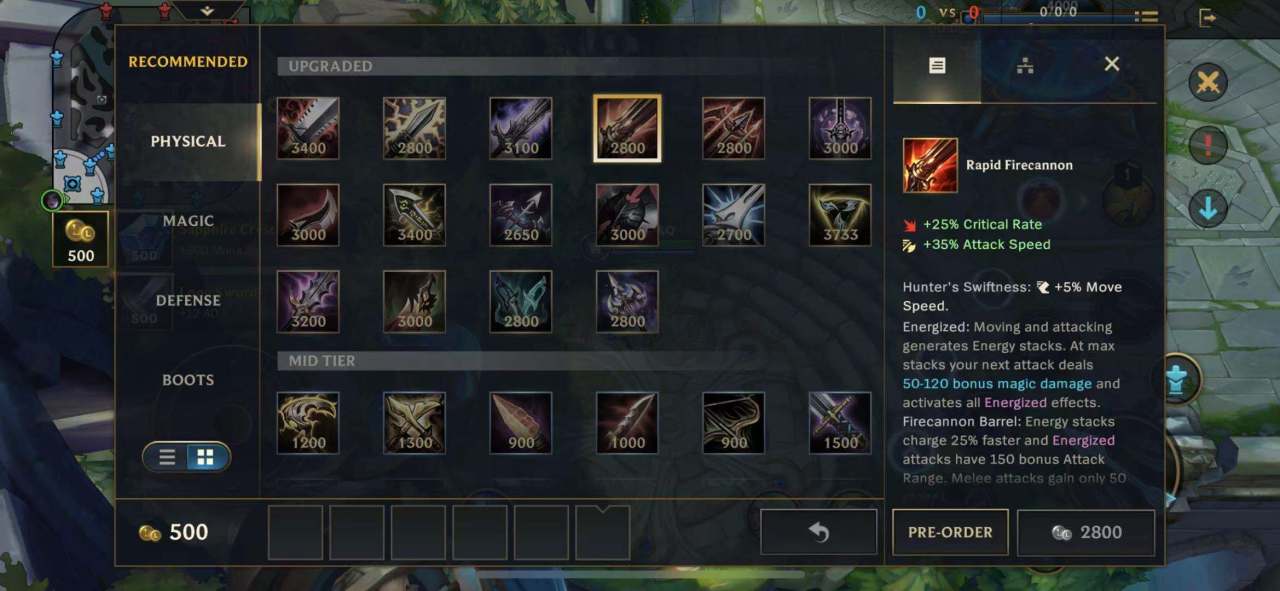Choose the Physical items category

(x=188, y=141)
